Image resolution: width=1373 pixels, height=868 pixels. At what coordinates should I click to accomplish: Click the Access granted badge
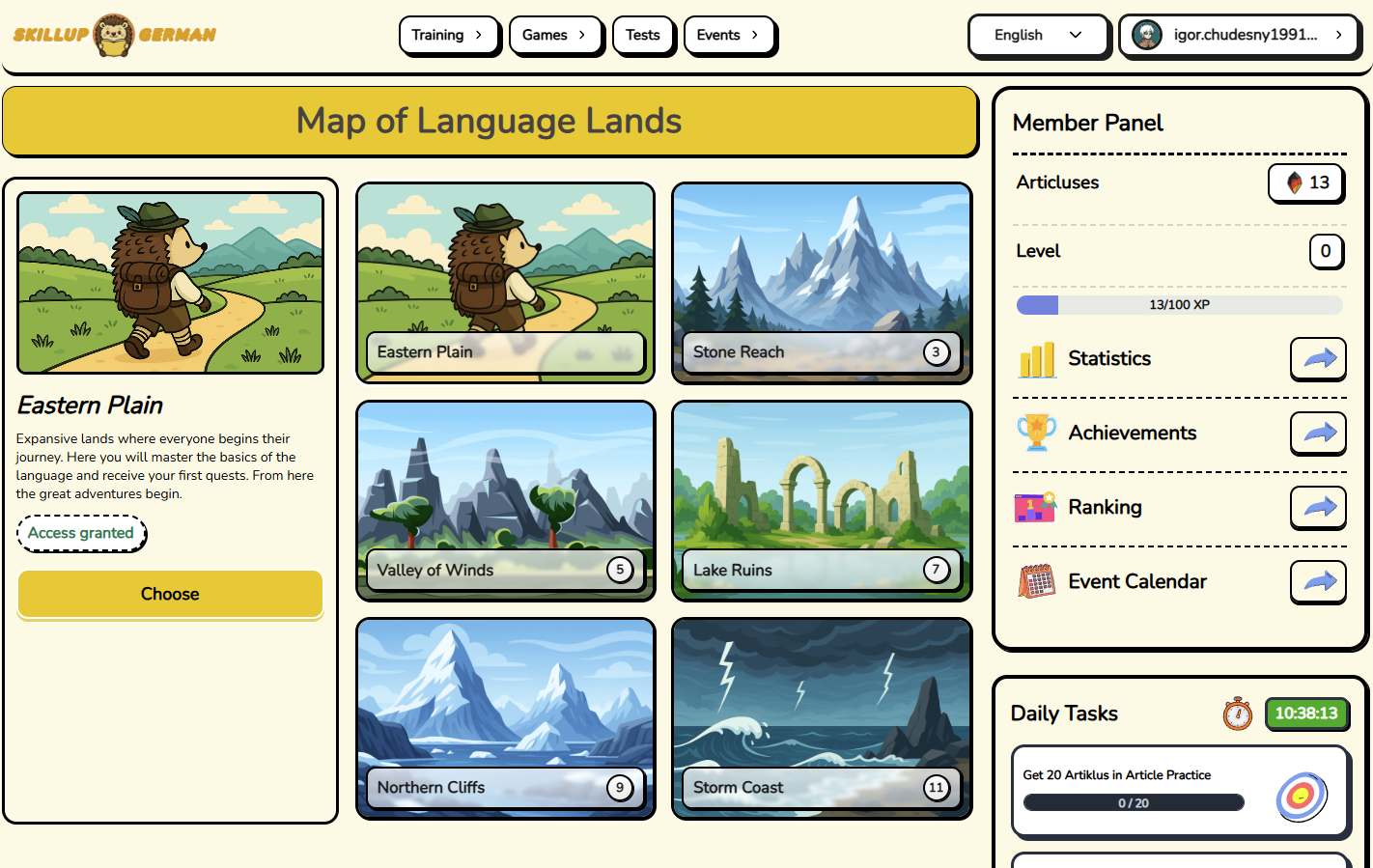pos(82,533)
